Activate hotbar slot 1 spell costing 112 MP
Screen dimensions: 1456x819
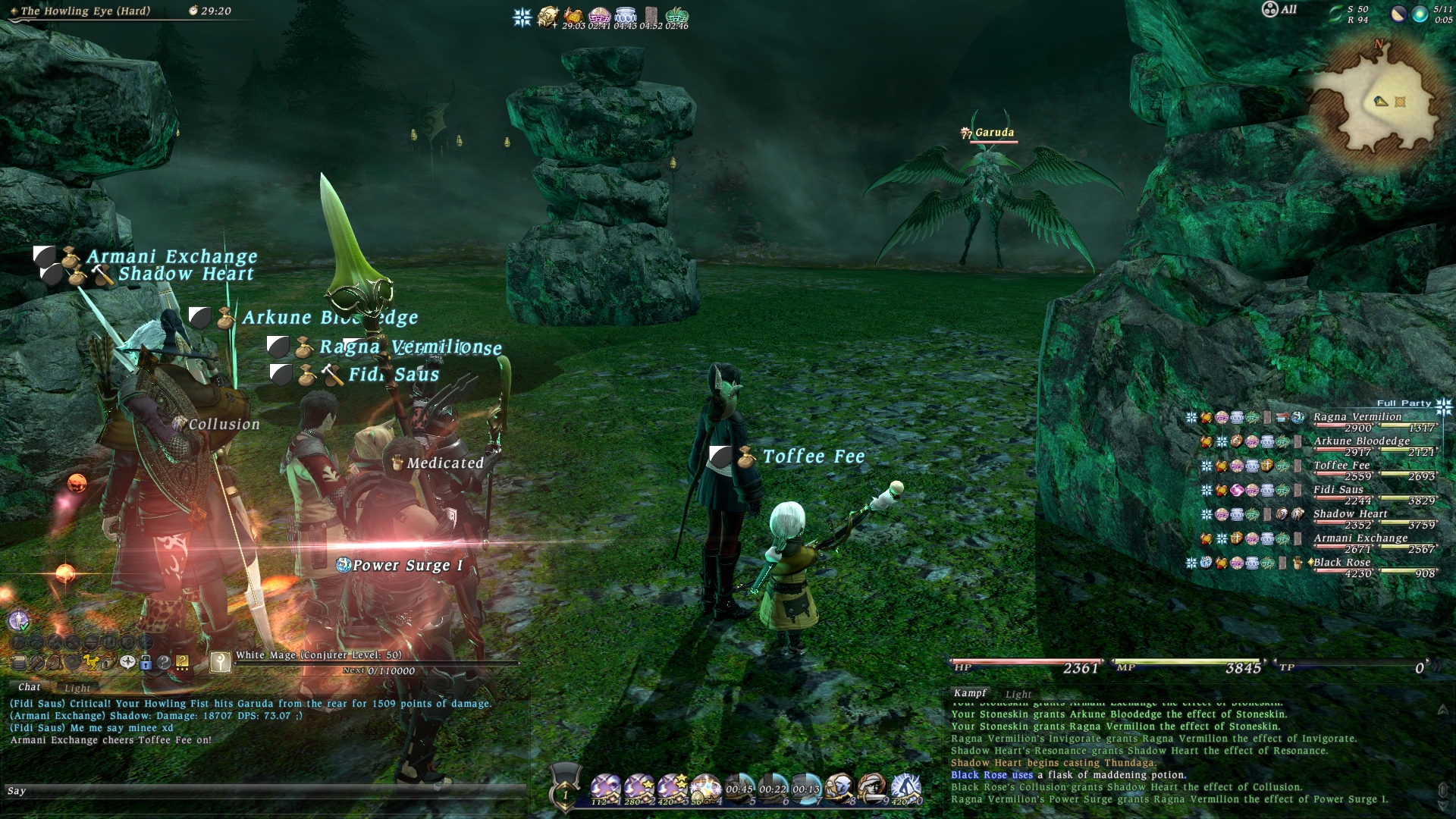(605, 789)
